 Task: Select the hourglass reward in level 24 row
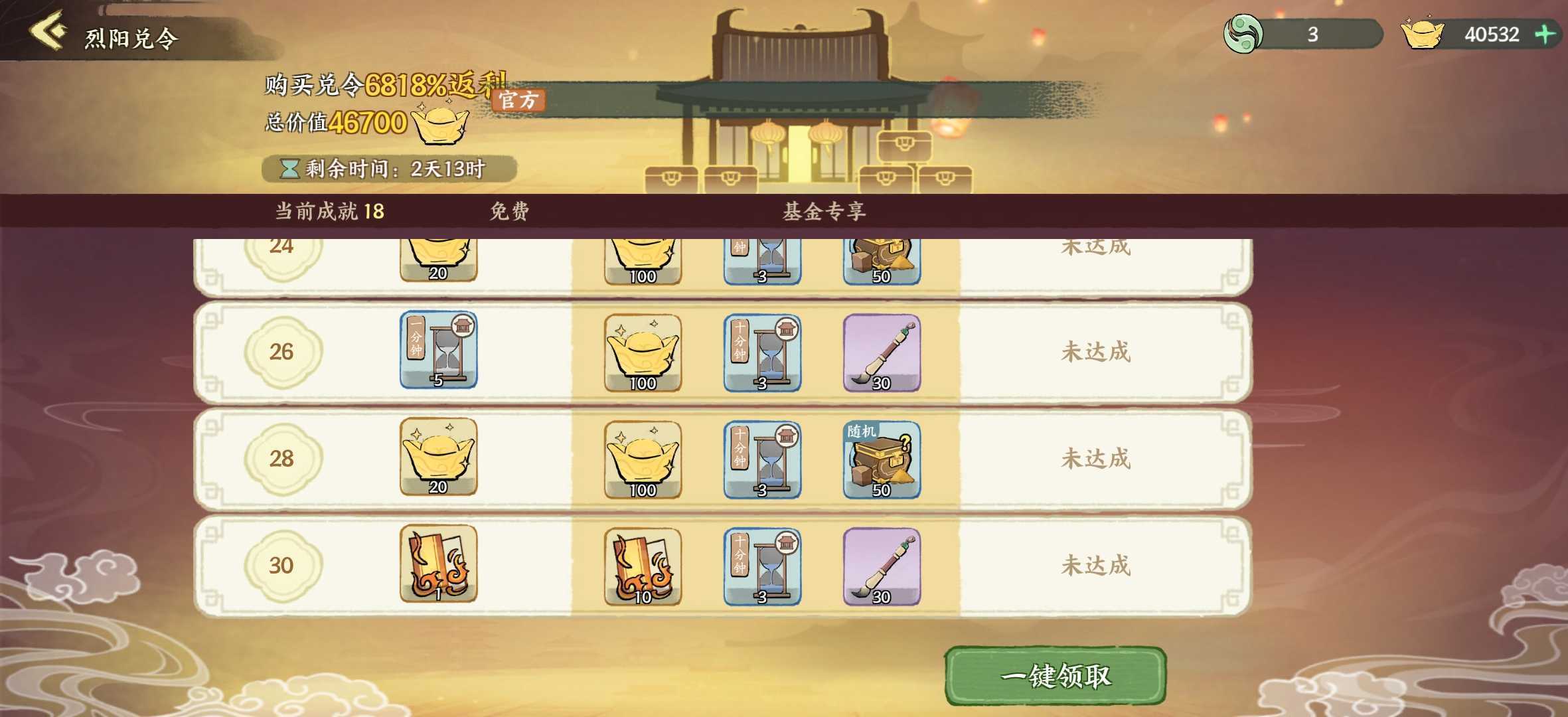coord(762,259)
